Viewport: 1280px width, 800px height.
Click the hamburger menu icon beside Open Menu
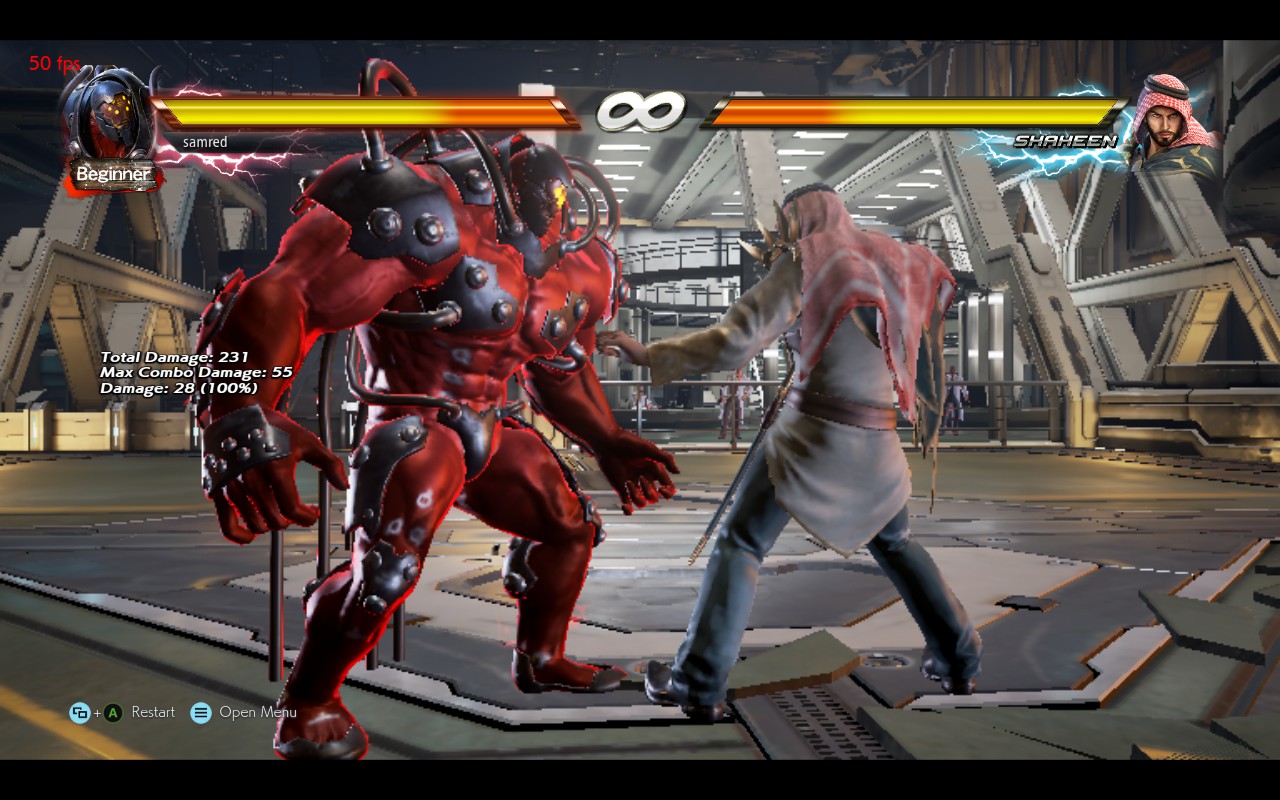[x=200, y=712]
